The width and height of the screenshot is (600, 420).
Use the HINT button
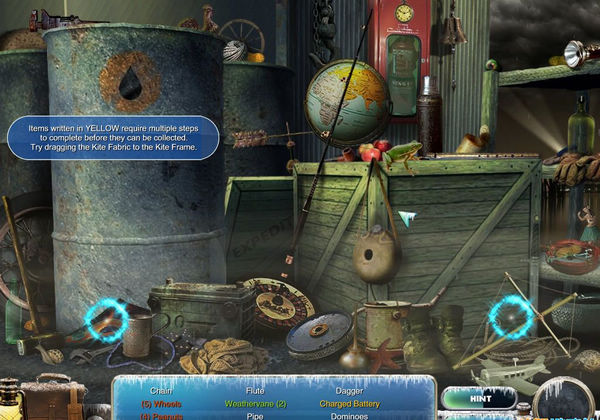tap(477, 397)
